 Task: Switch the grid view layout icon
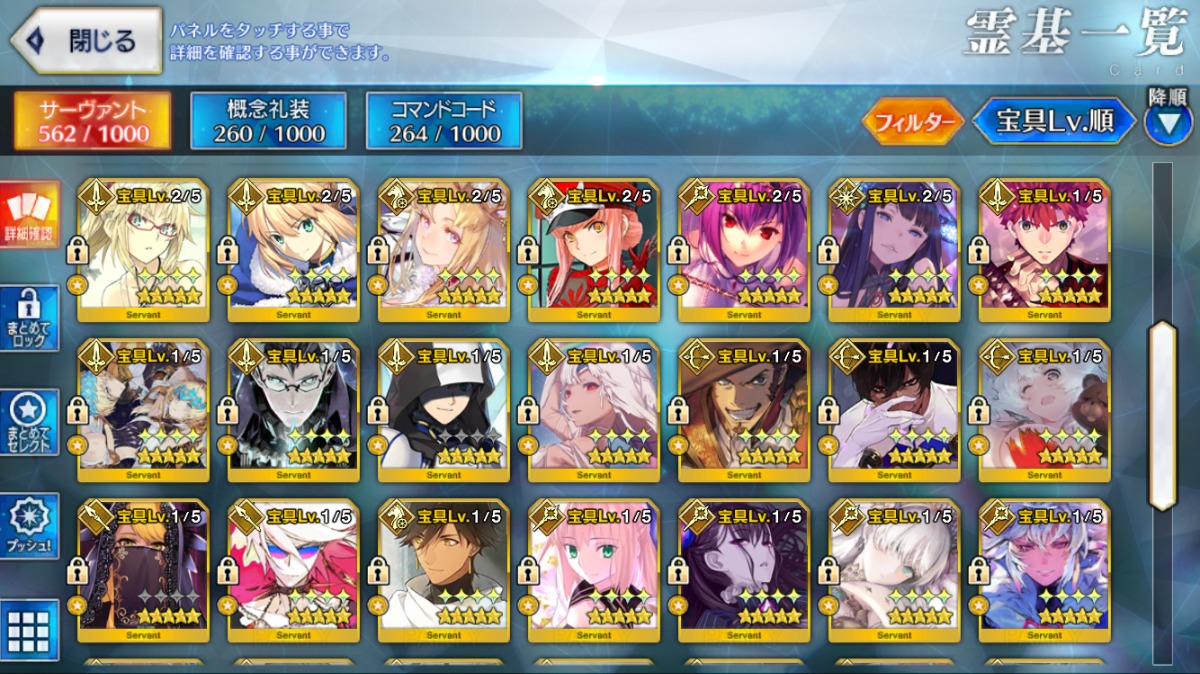29,629
